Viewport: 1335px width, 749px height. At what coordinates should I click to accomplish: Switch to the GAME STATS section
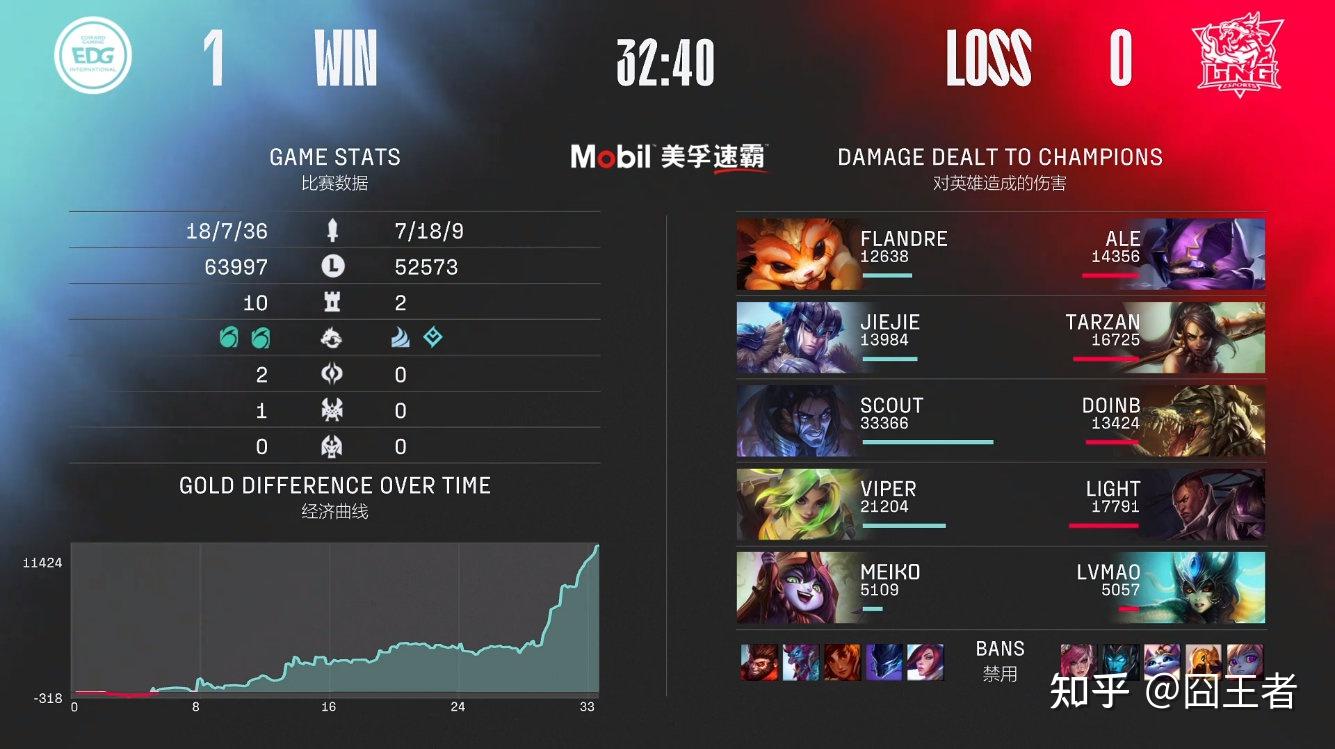click(x=334, y=156)
